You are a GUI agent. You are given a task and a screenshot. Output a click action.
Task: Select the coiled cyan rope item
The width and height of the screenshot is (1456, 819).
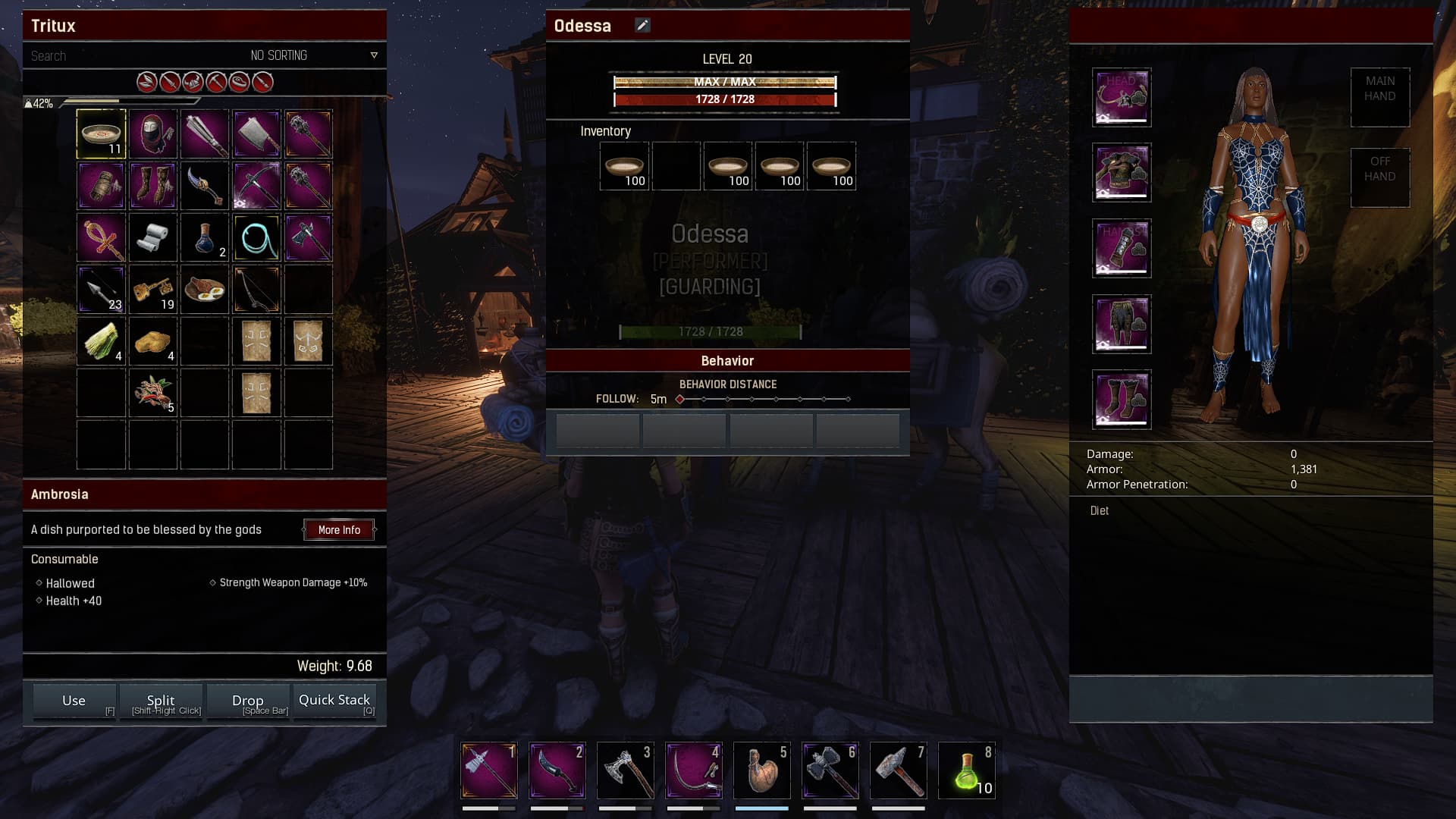[x=256, y=238]
